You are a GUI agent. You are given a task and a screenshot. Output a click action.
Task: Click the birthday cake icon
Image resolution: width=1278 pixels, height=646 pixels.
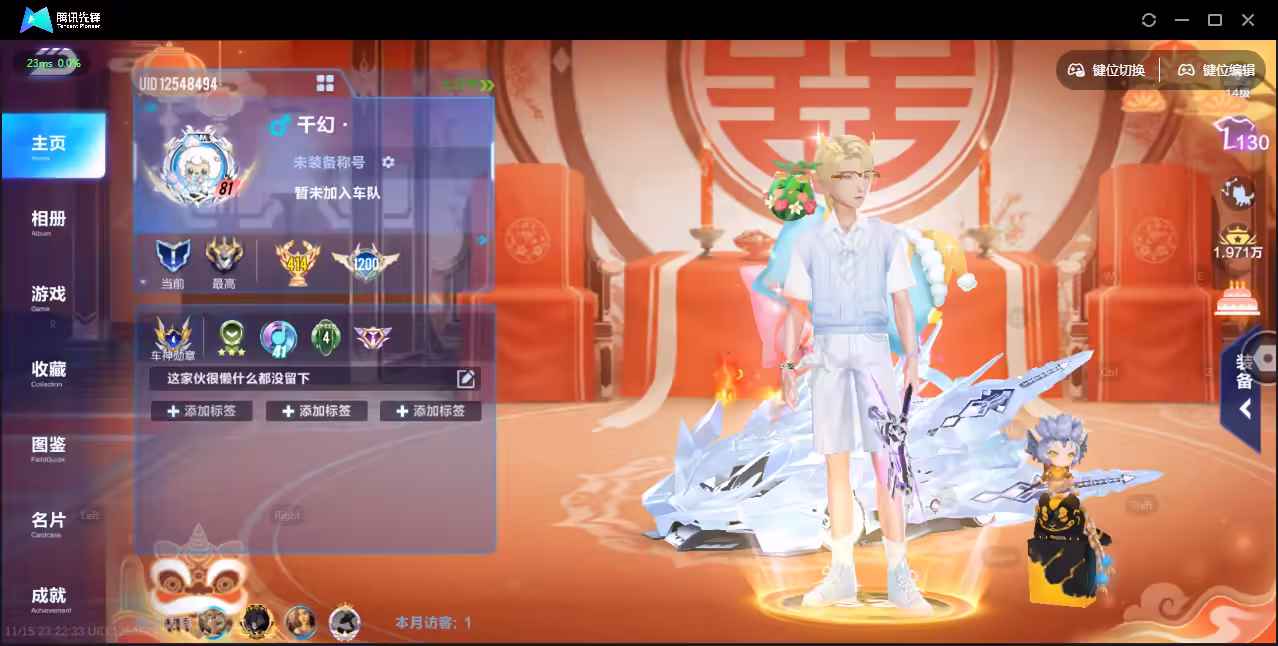pos(1238,298)
